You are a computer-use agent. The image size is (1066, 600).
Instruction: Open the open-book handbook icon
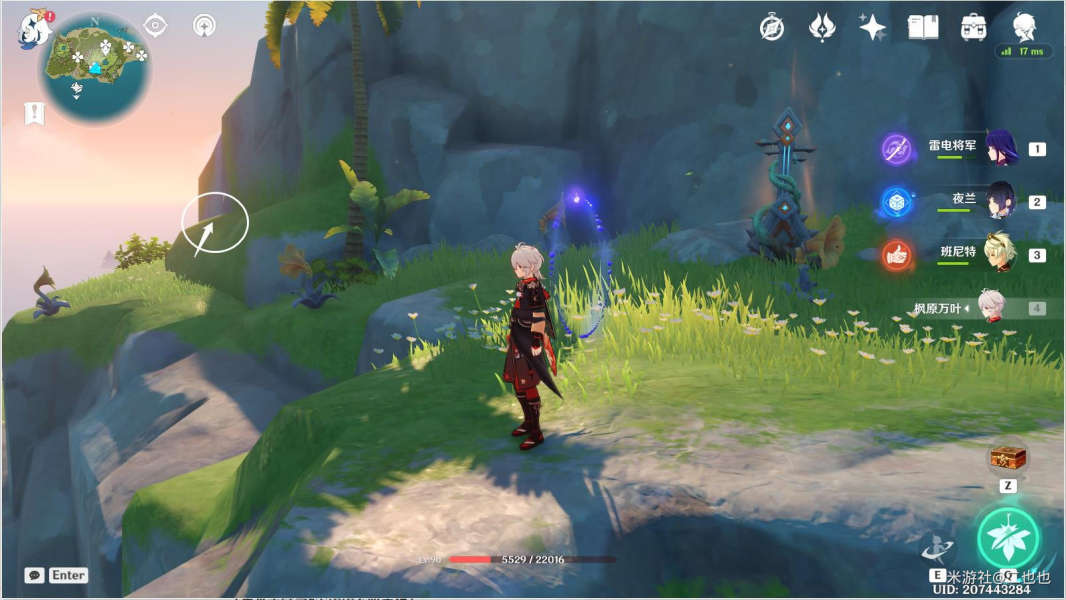[x=922, y=27]
